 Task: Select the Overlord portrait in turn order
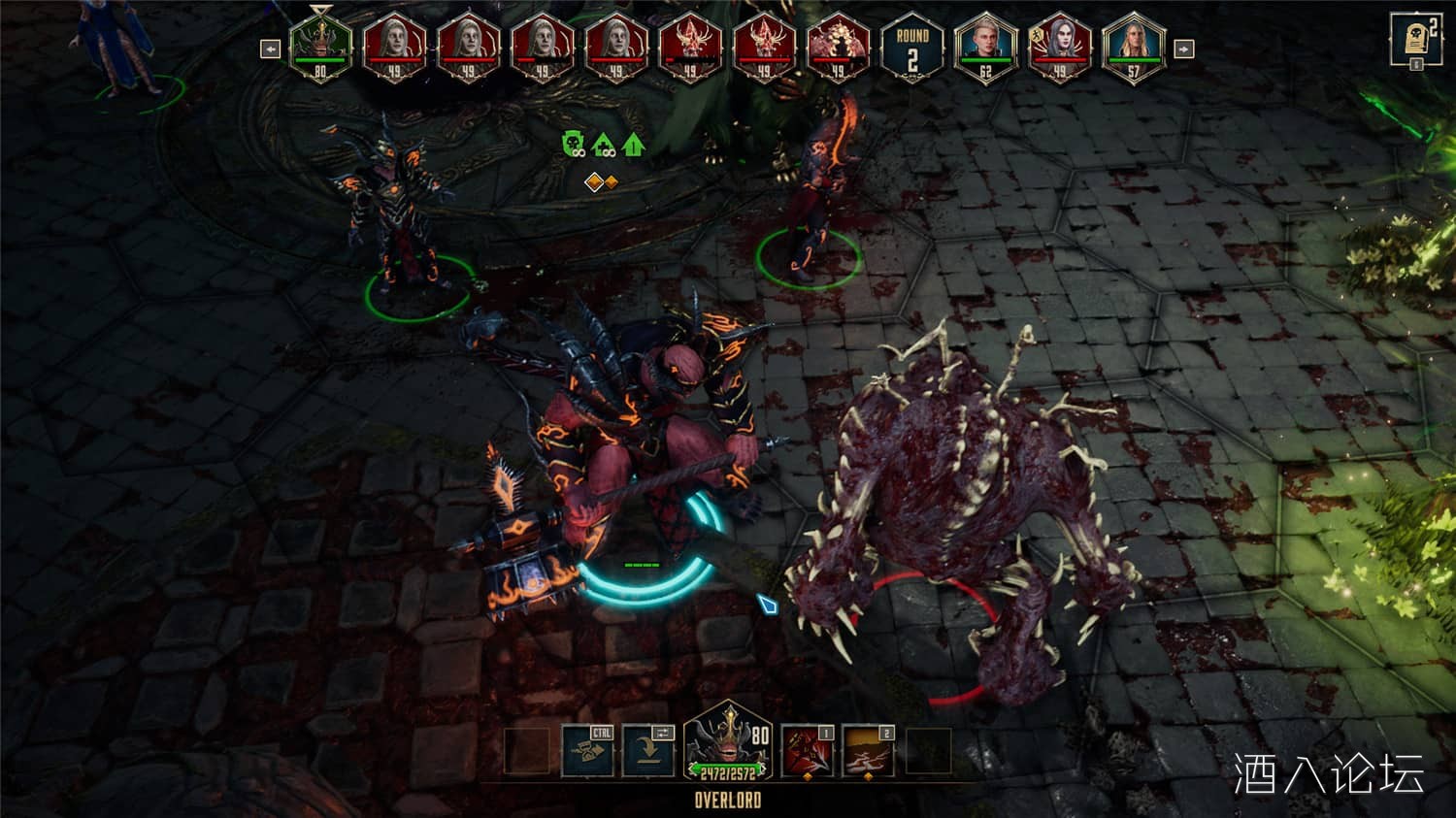[x=320, y=47]
